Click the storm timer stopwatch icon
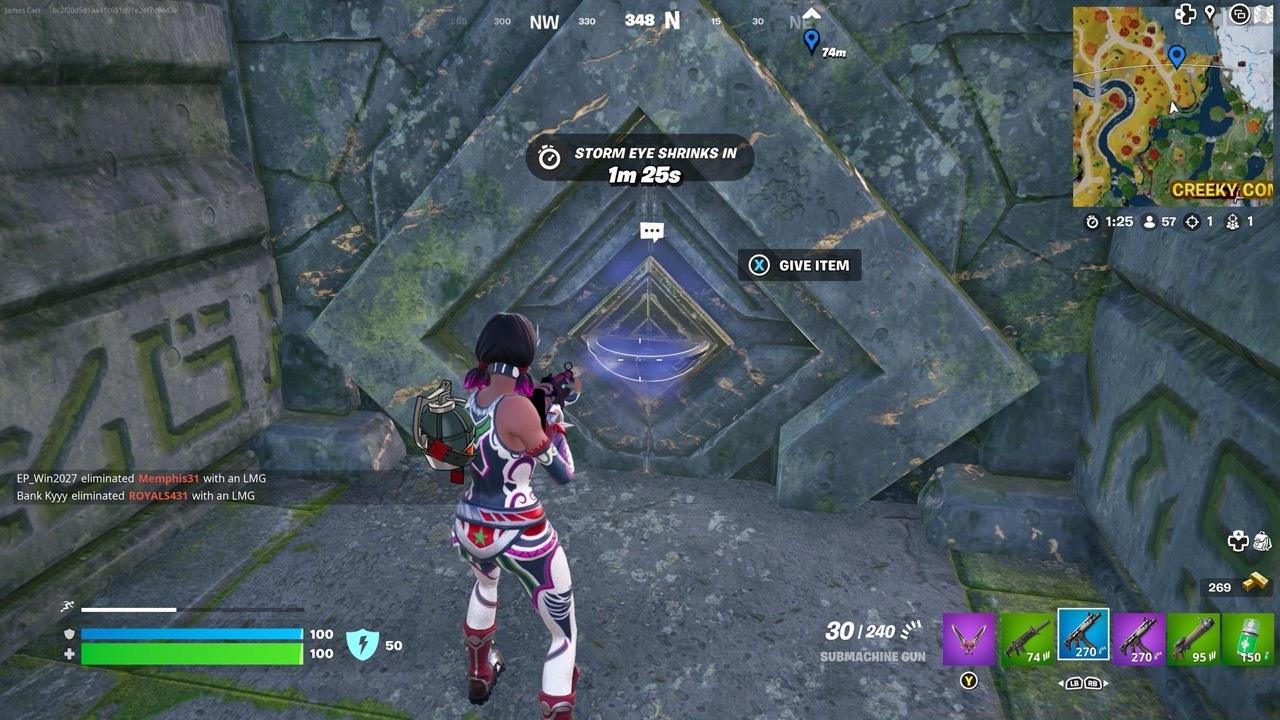The width and height of the screenshot is (1280, 720). coord(1092,221)
